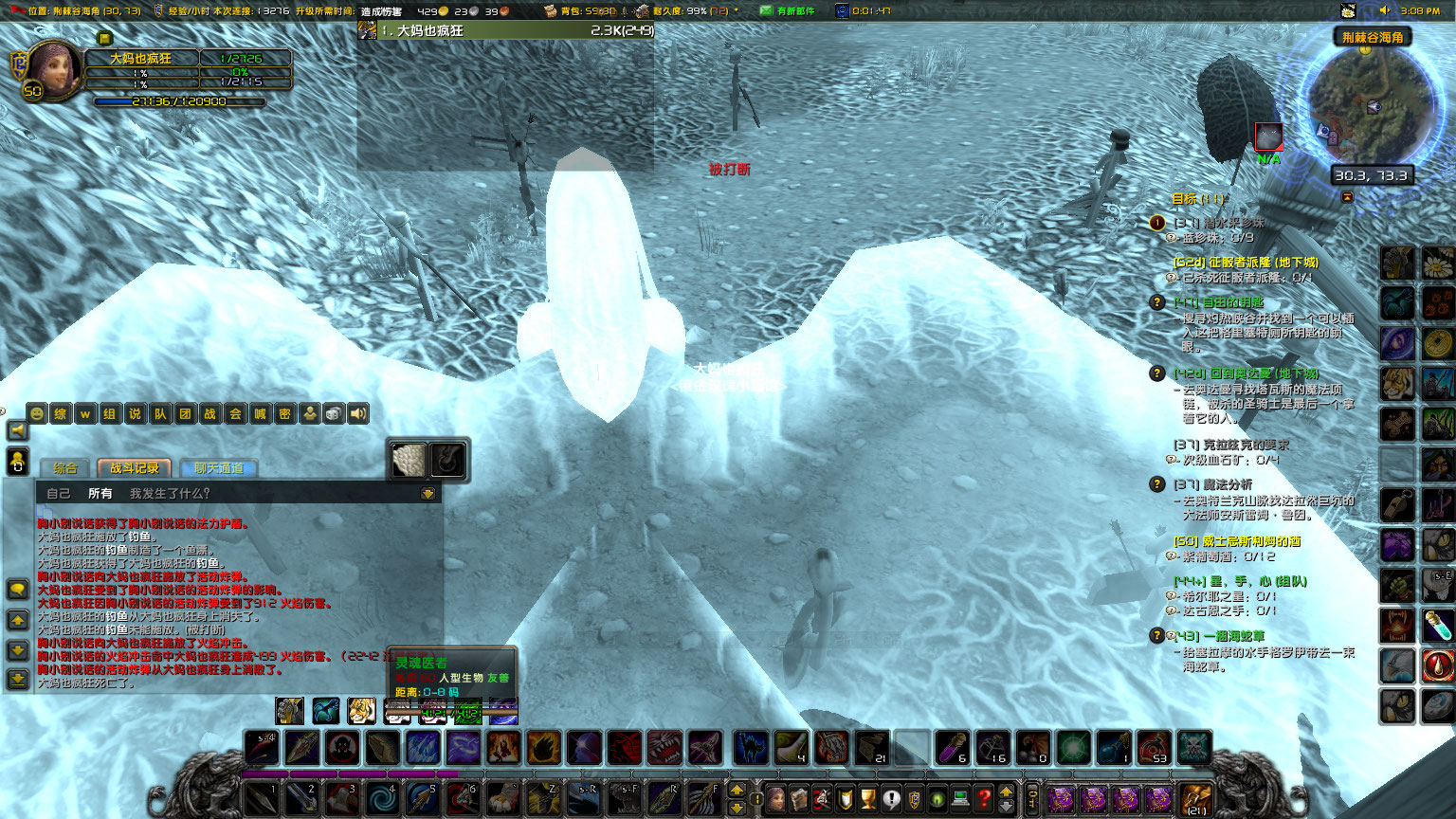Click the scroll-up arrow beside the combat log
This screenshot has height=819, width=1456.
point(17,621)
